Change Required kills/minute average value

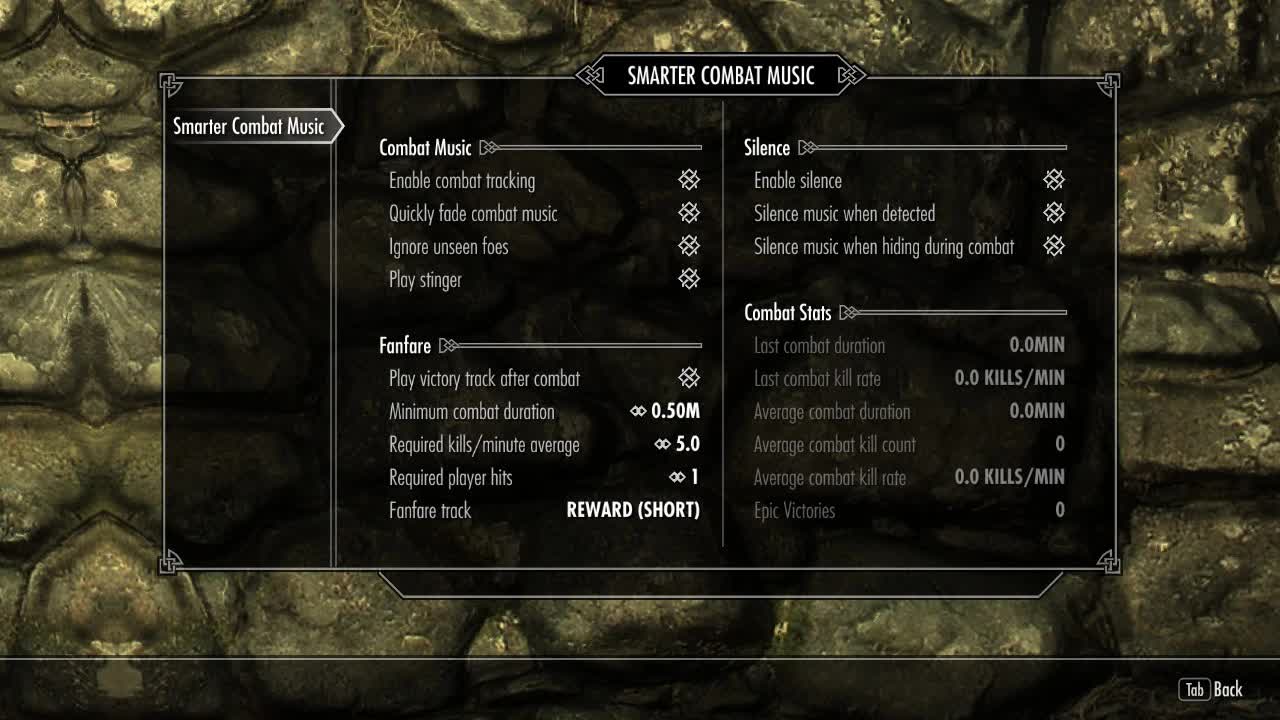[677, 444]
